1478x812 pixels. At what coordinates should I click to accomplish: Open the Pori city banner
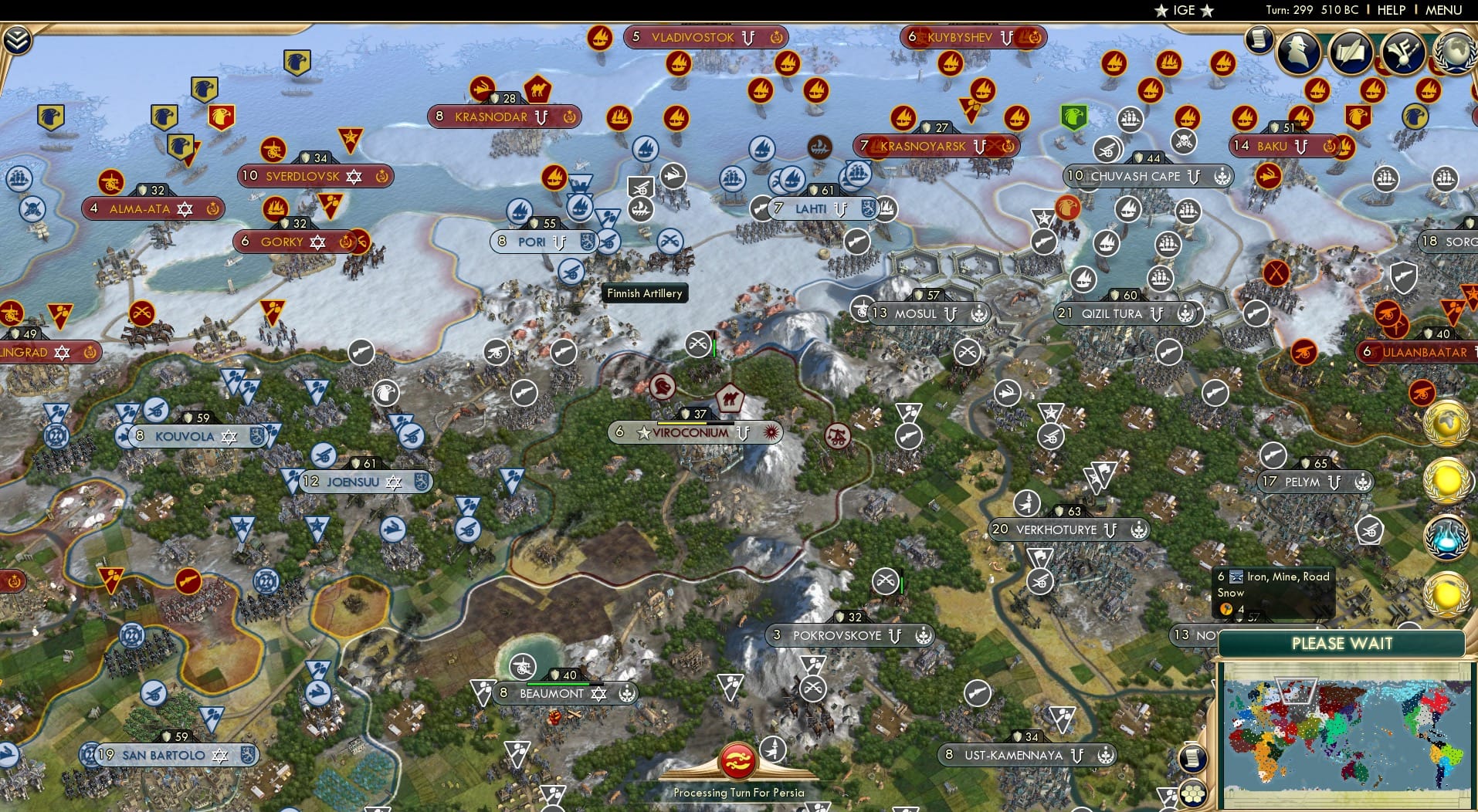533,242
